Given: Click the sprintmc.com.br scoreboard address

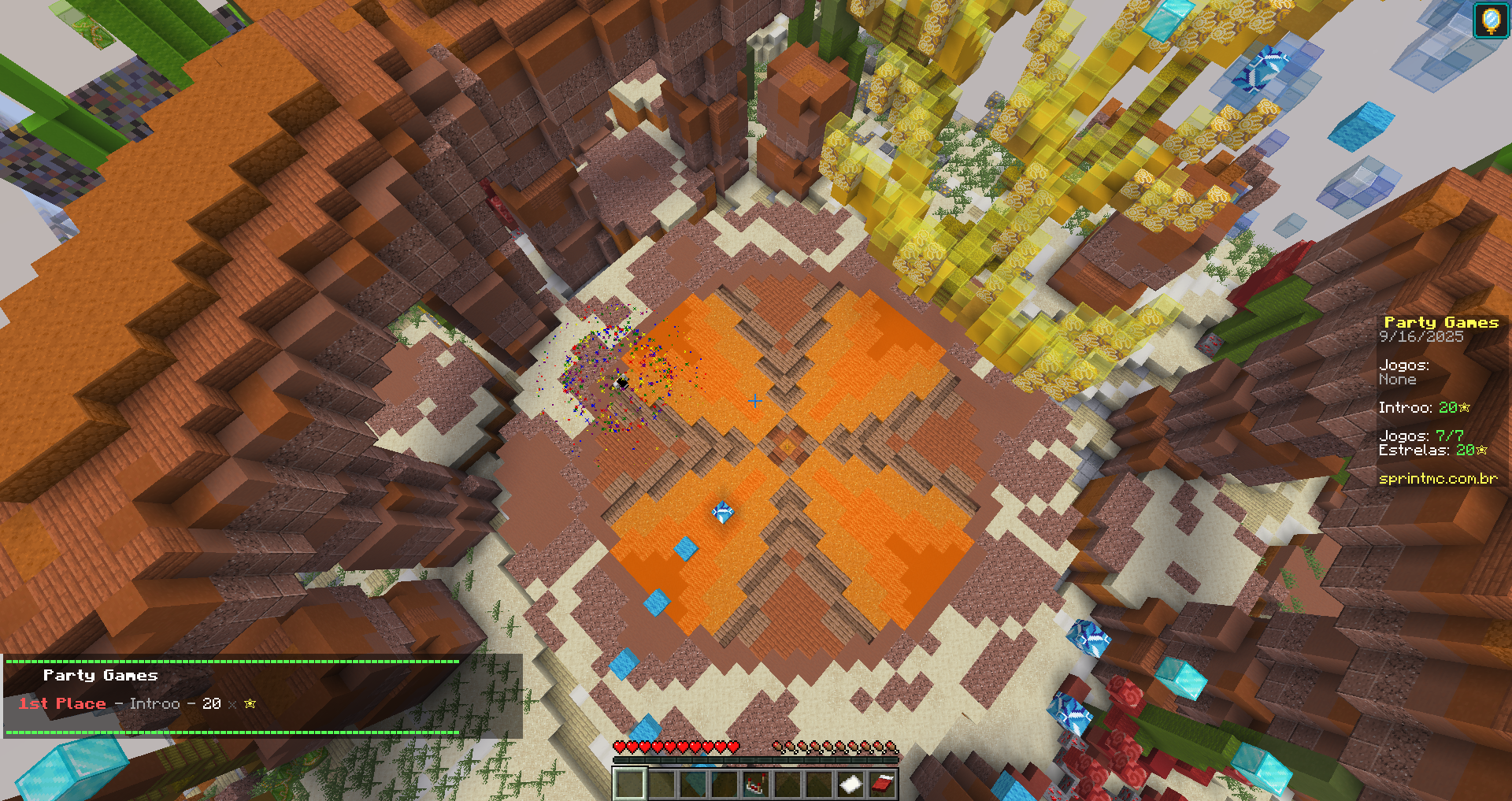Looking at the screenshot, I should (1438, 478).
